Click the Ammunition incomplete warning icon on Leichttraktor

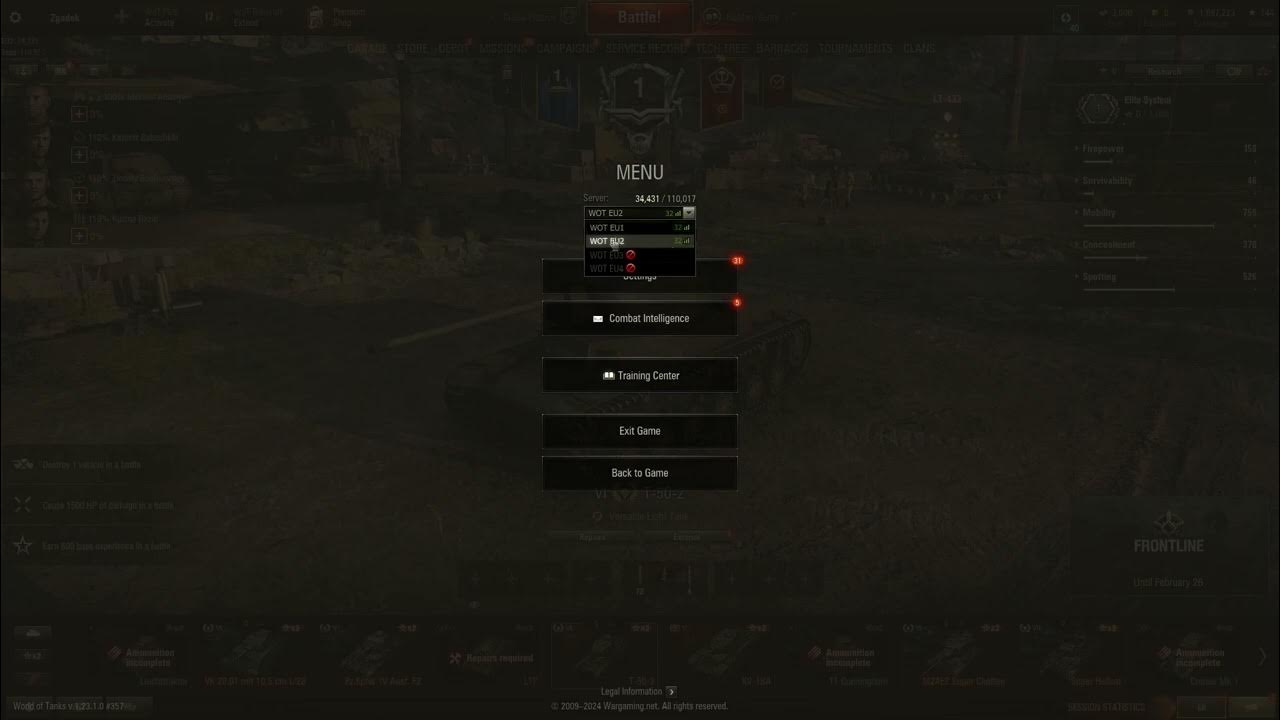coord(116,653)
